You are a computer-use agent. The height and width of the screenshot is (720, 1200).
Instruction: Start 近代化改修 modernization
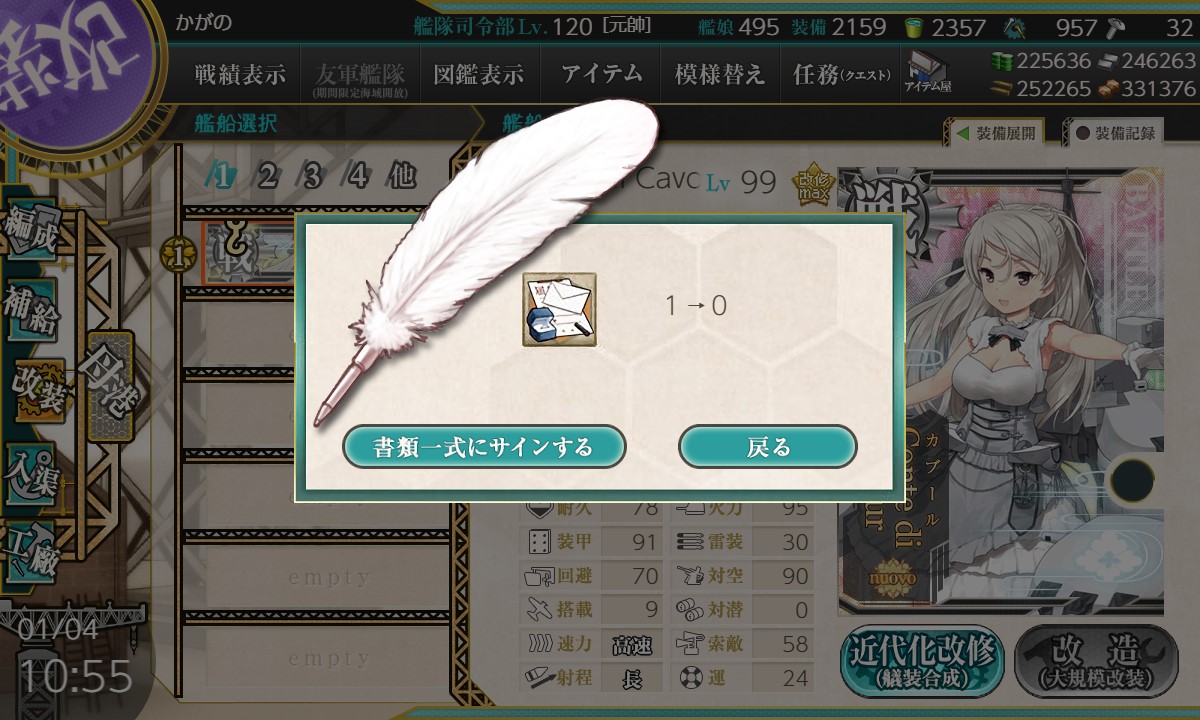pos(923,661)
